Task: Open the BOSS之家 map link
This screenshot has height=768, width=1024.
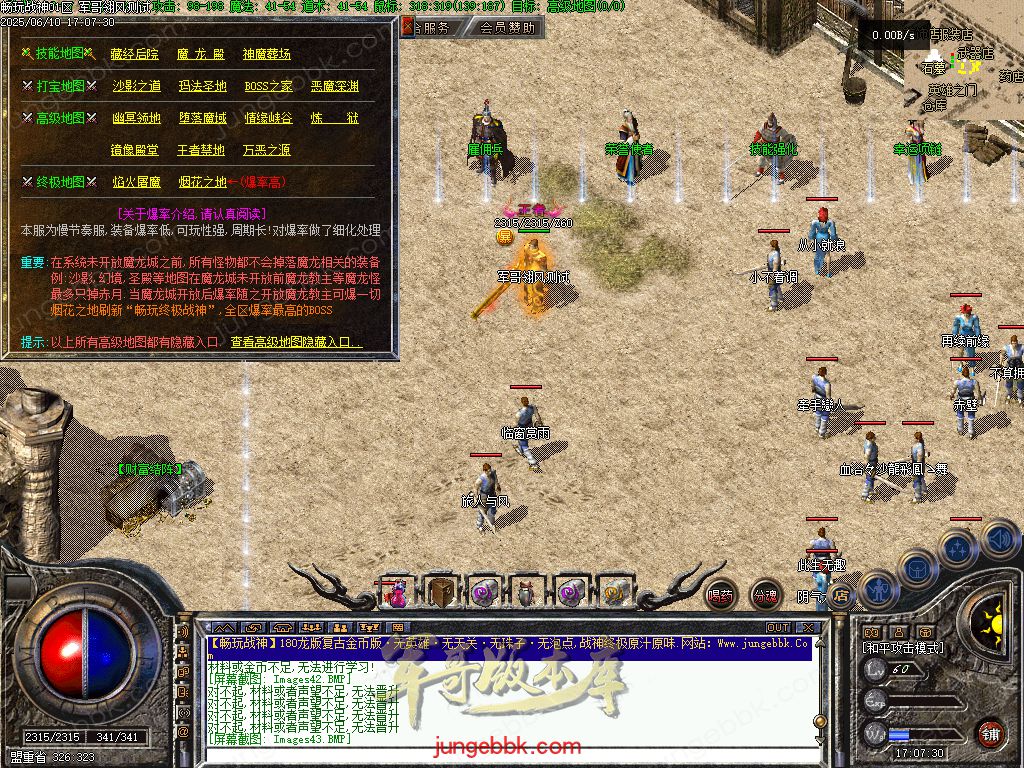Action: tap(269, 87)
